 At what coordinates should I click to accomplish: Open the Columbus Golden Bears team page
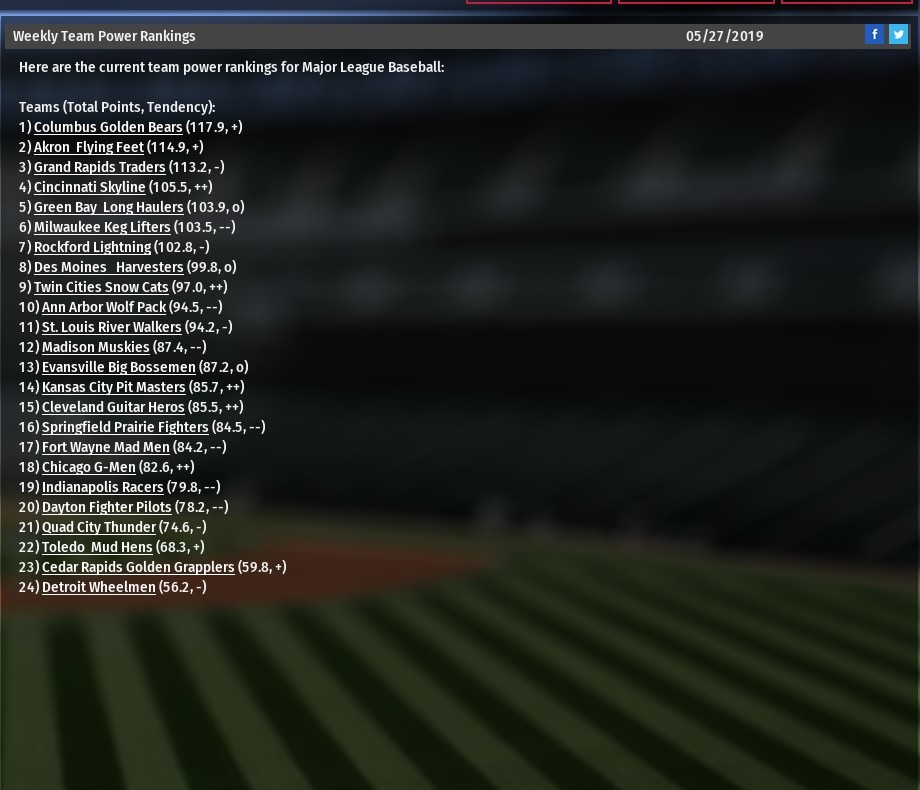pos(108,127)
